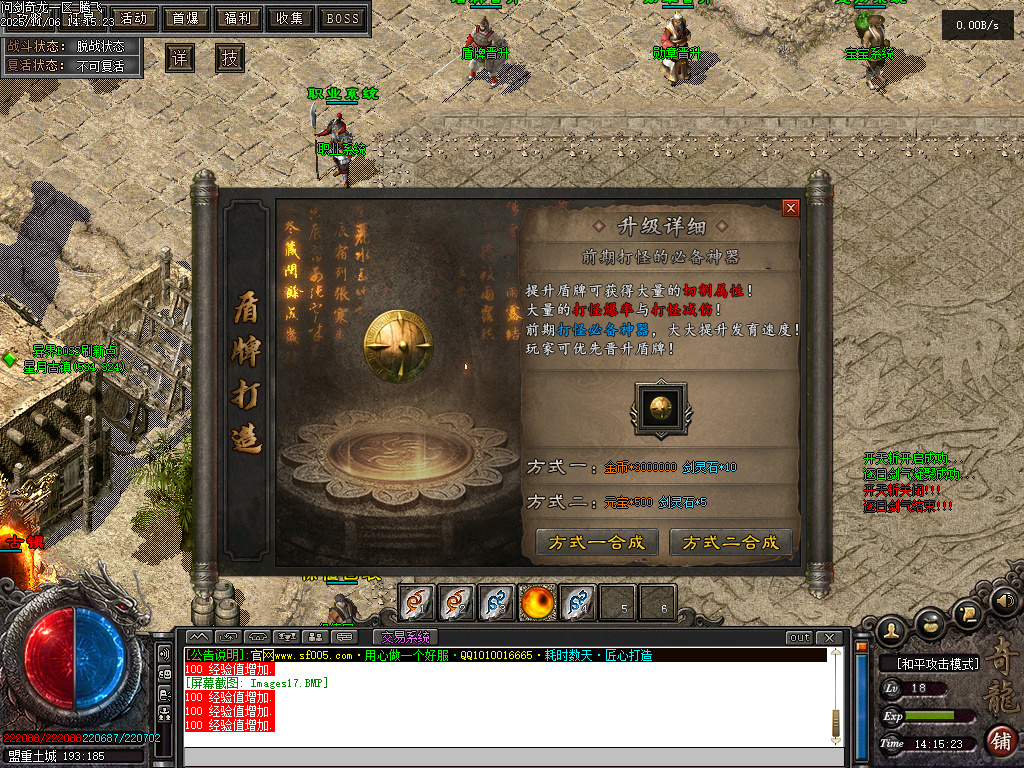Open the 收集 collection menu
Screen dimensions: 1024x768
tap(290, 18)
